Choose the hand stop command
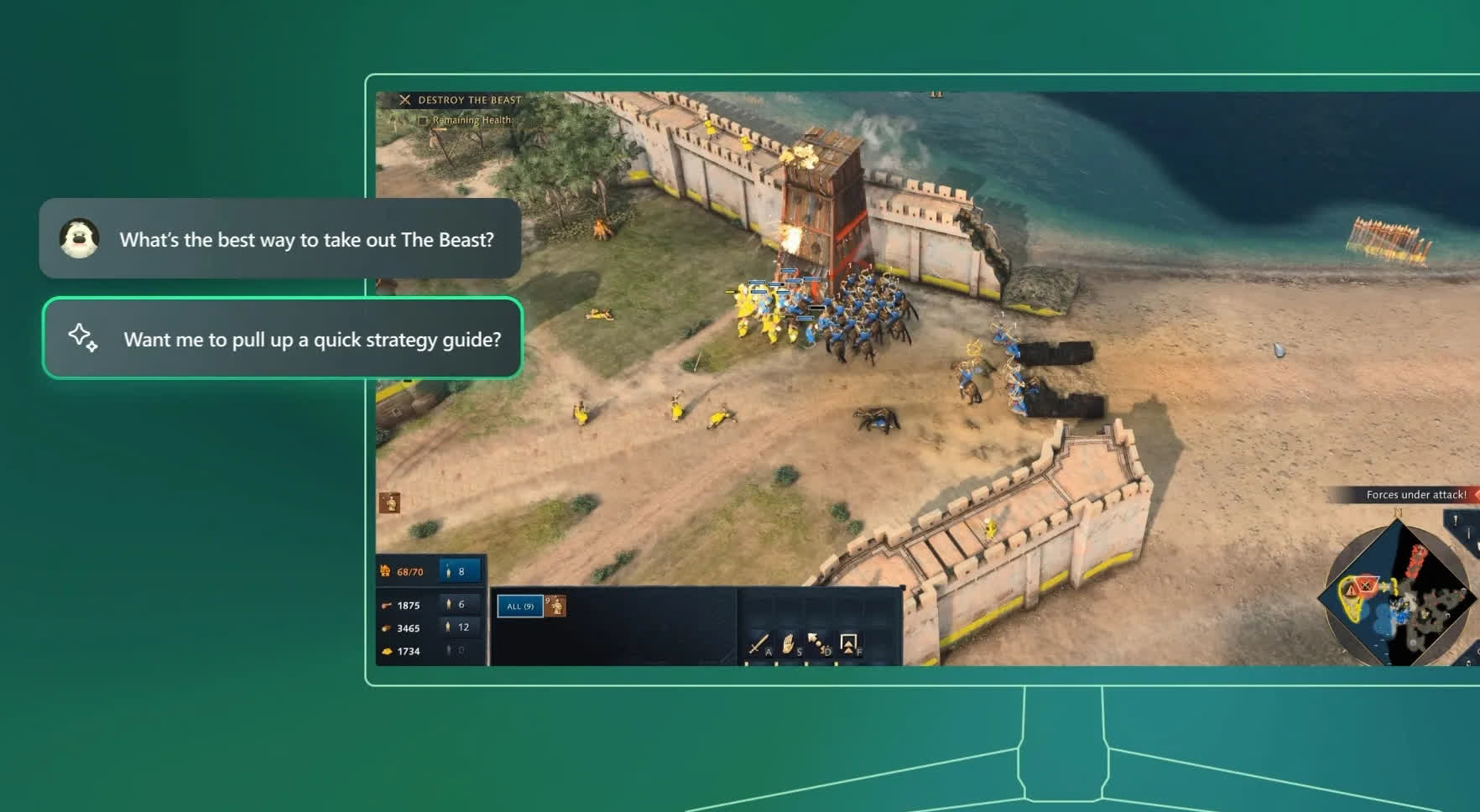This screenshot has width=1480, height=812. [789, 643]
